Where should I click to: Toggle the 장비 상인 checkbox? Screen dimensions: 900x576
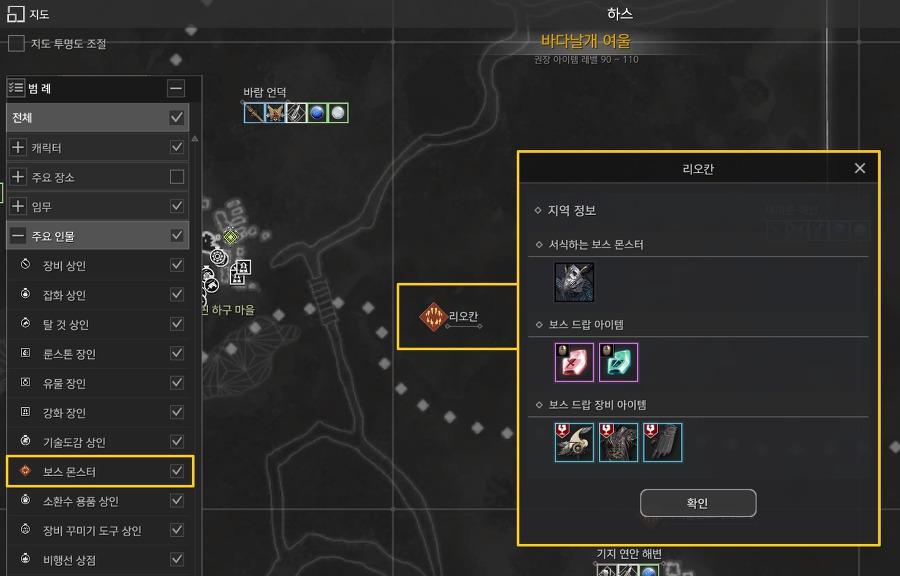[x=177, y=265]
